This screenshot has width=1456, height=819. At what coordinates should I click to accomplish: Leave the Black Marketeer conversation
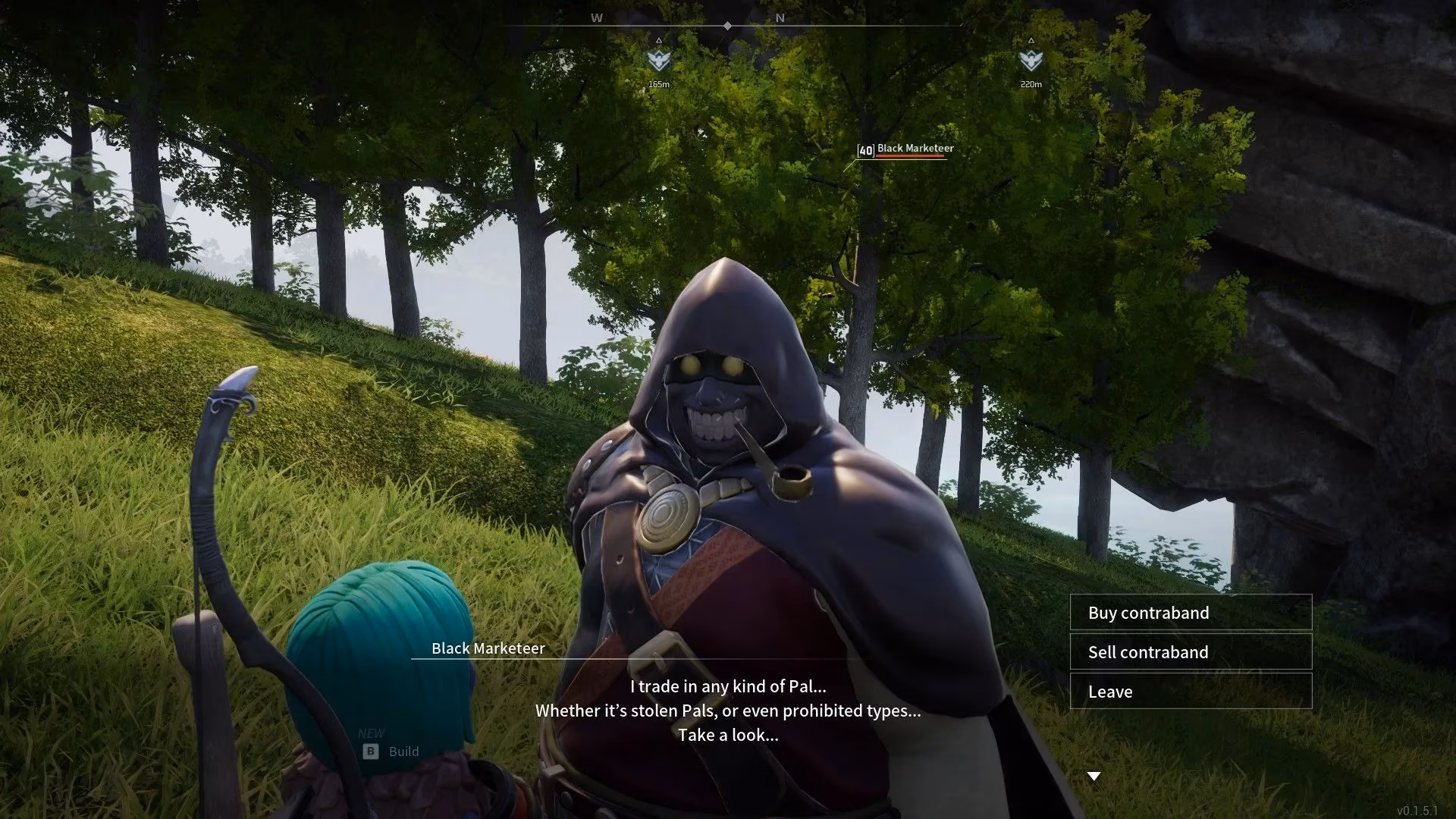tap(1190, 692)
